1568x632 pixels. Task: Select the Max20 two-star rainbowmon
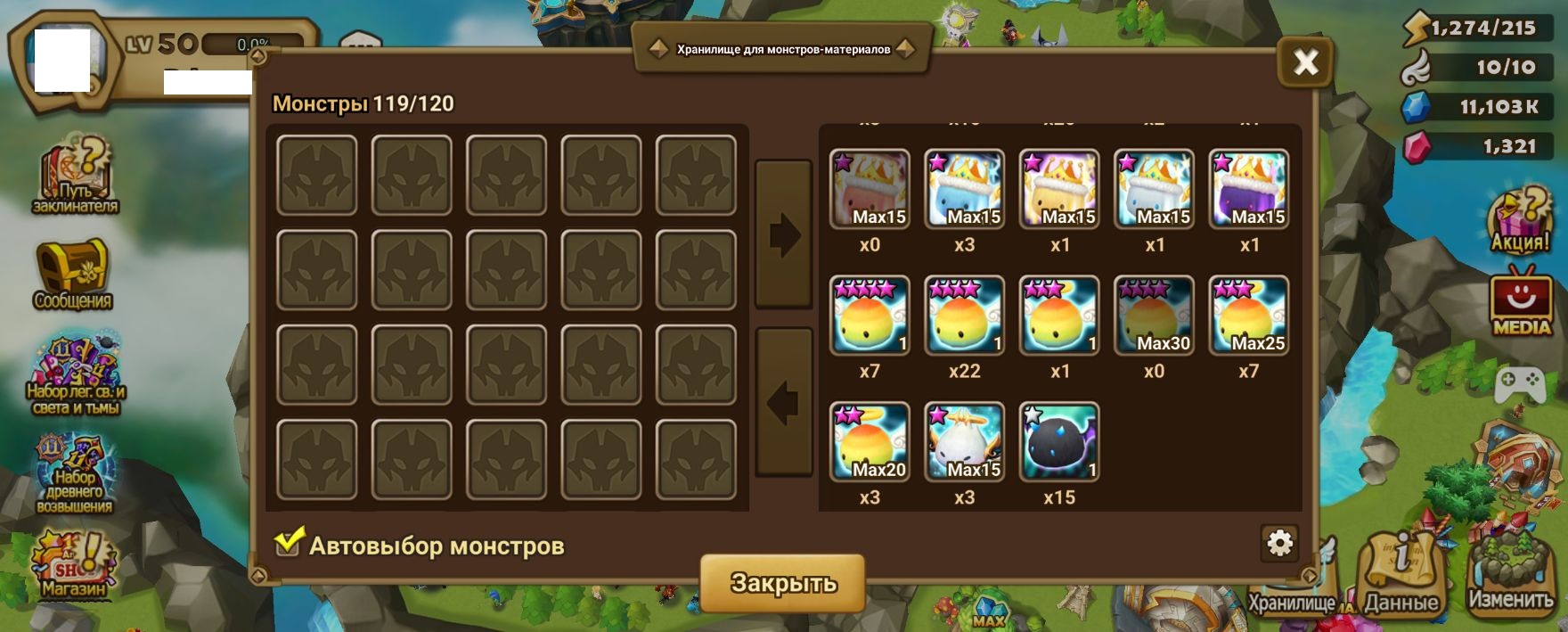point(870,442)
